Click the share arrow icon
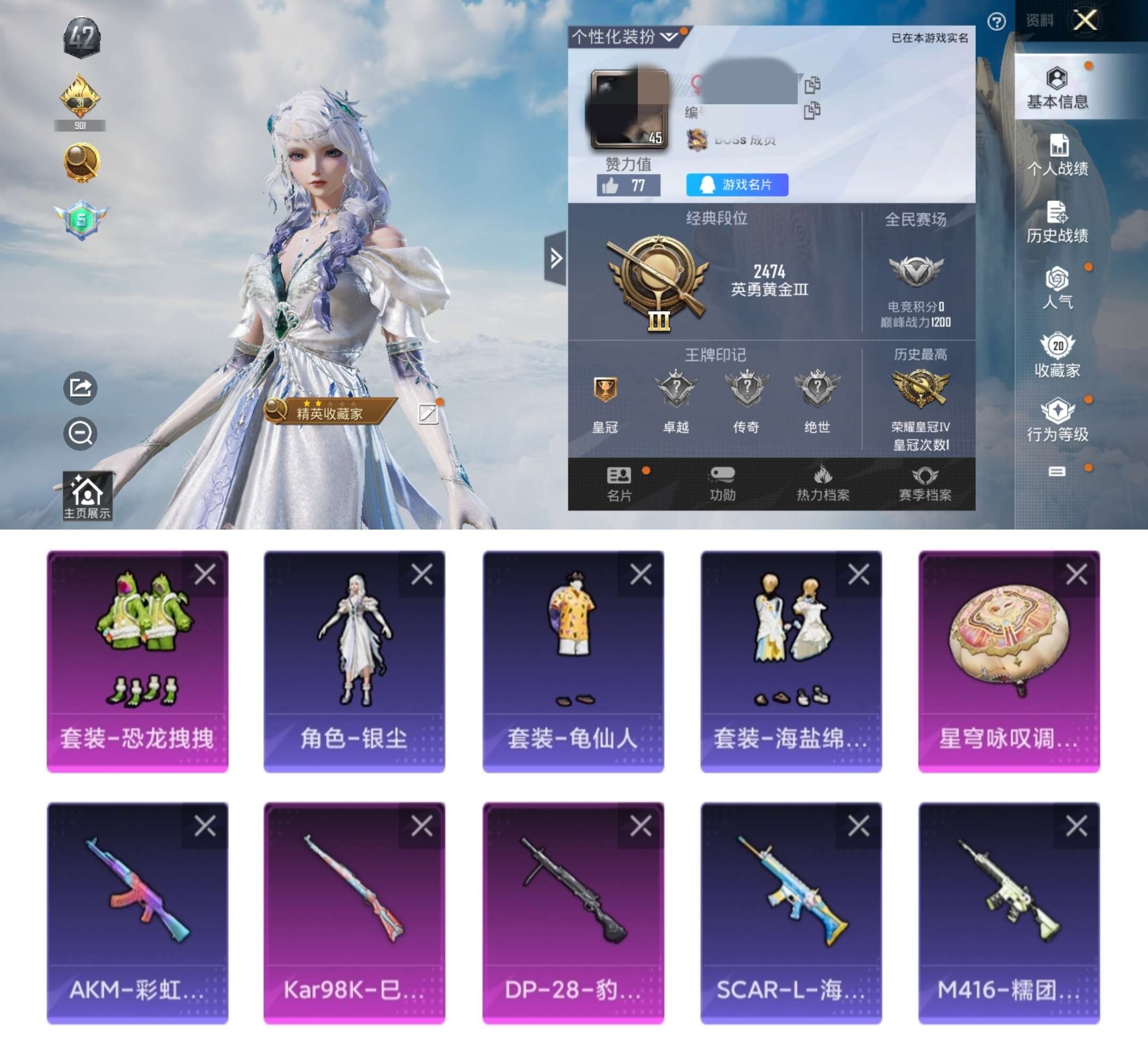 80,388
